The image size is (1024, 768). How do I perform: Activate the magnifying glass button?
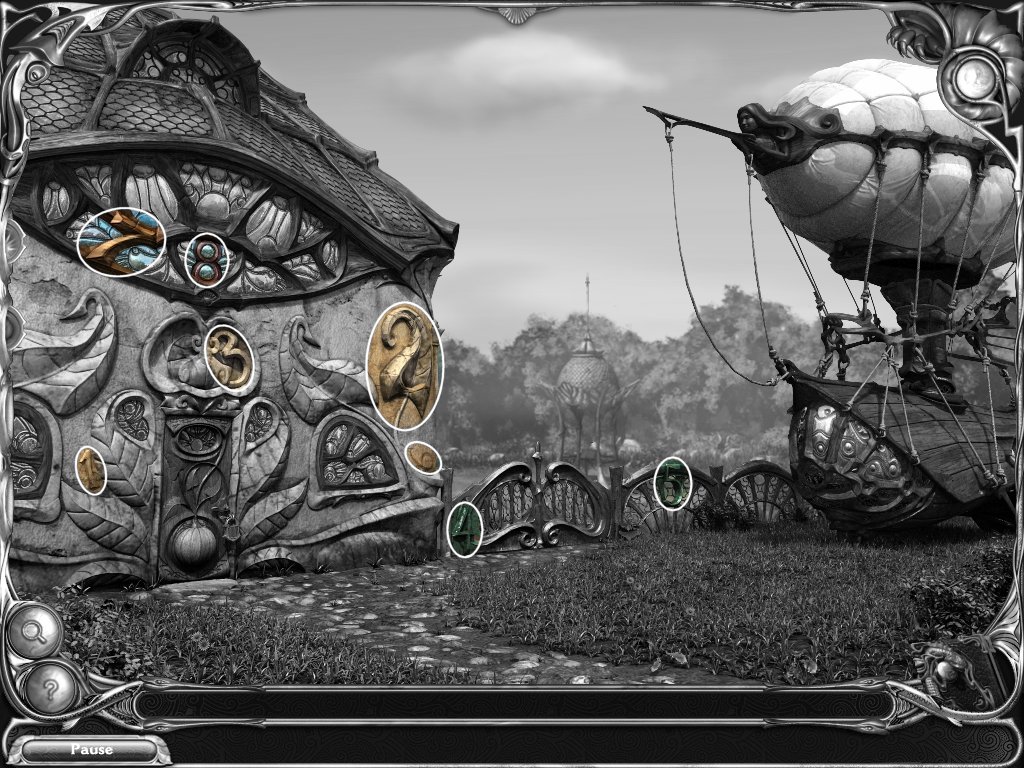tap(34, 633)
